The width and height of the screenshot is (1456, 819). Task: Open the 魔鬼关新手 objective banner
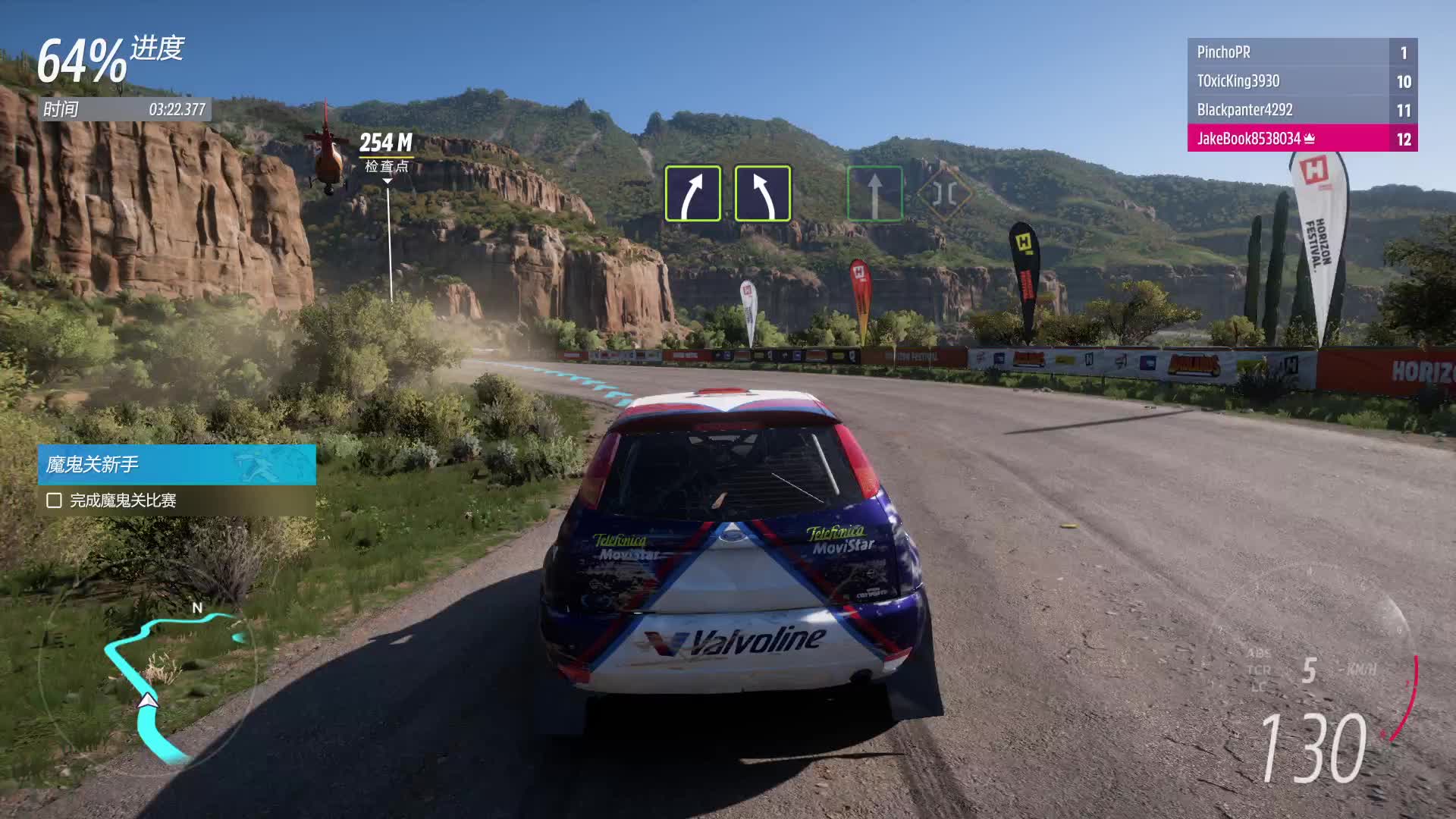click(x=177, y=464)
